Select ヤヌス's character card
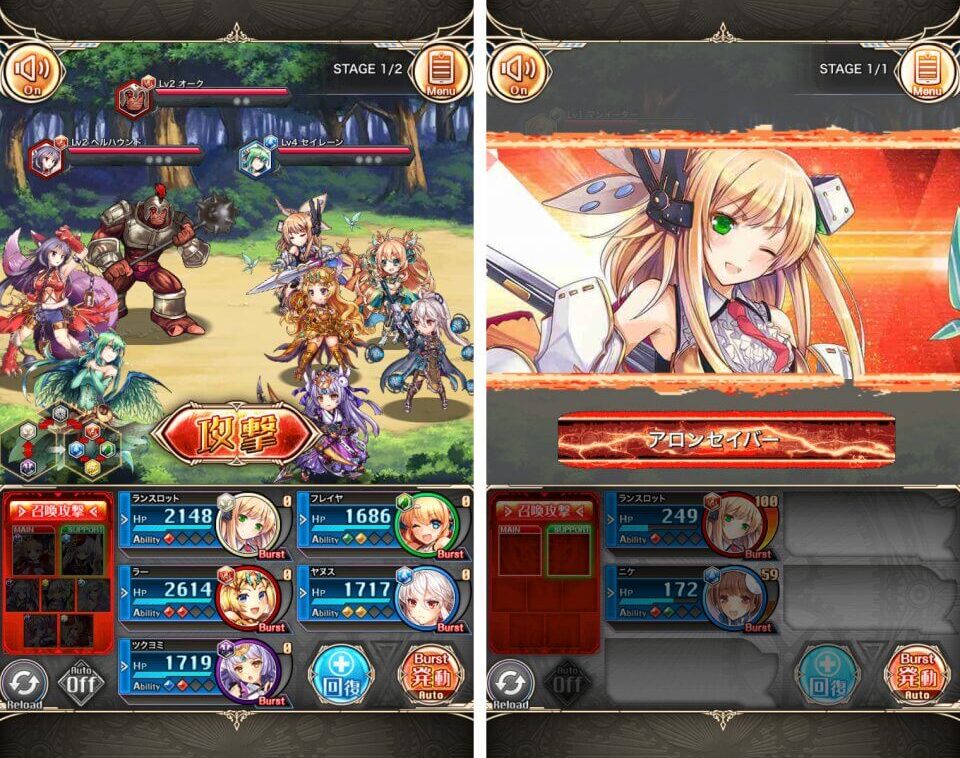The height and width of the screenshot is (758, 960). (x=381, y=597)
